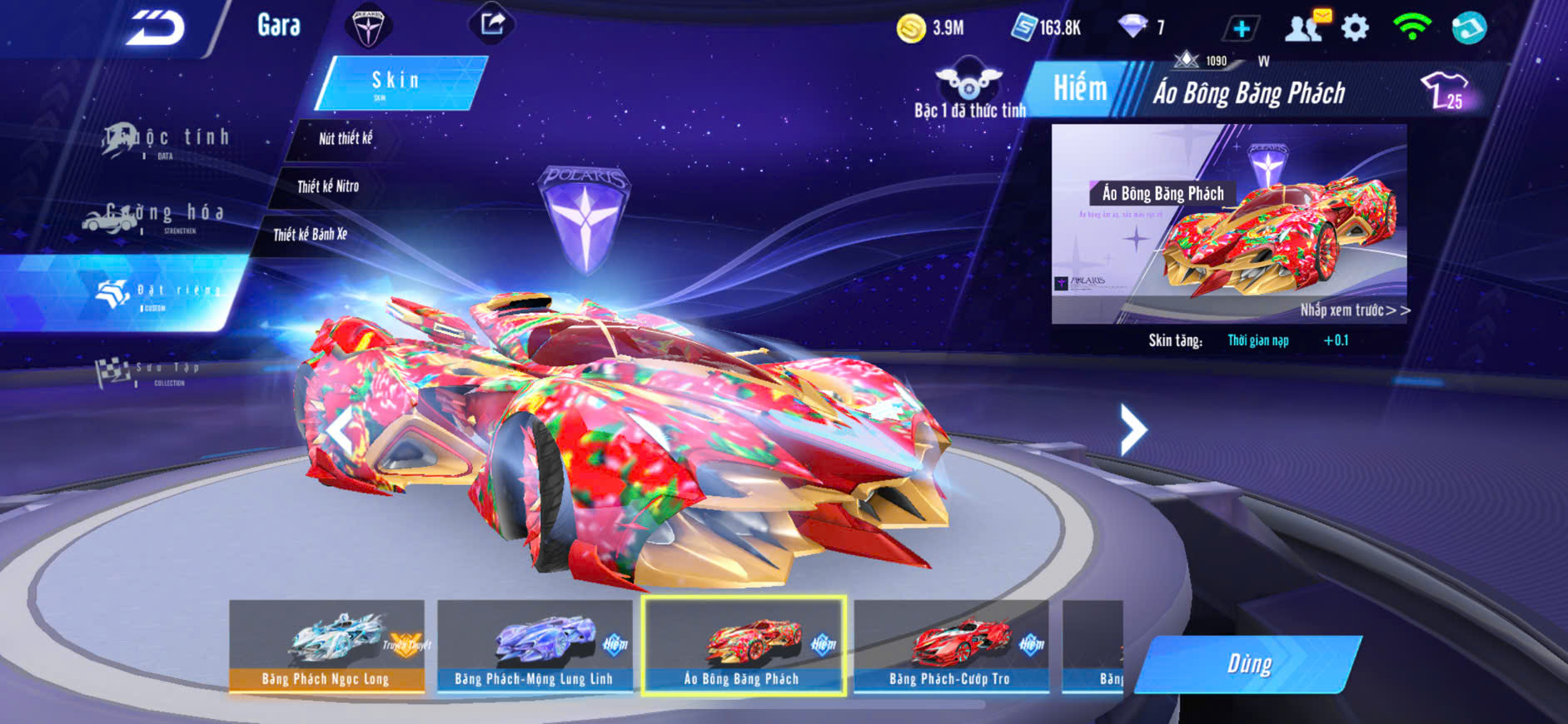
Task: Show the previous car with left arrow
Action: [340, 431]
